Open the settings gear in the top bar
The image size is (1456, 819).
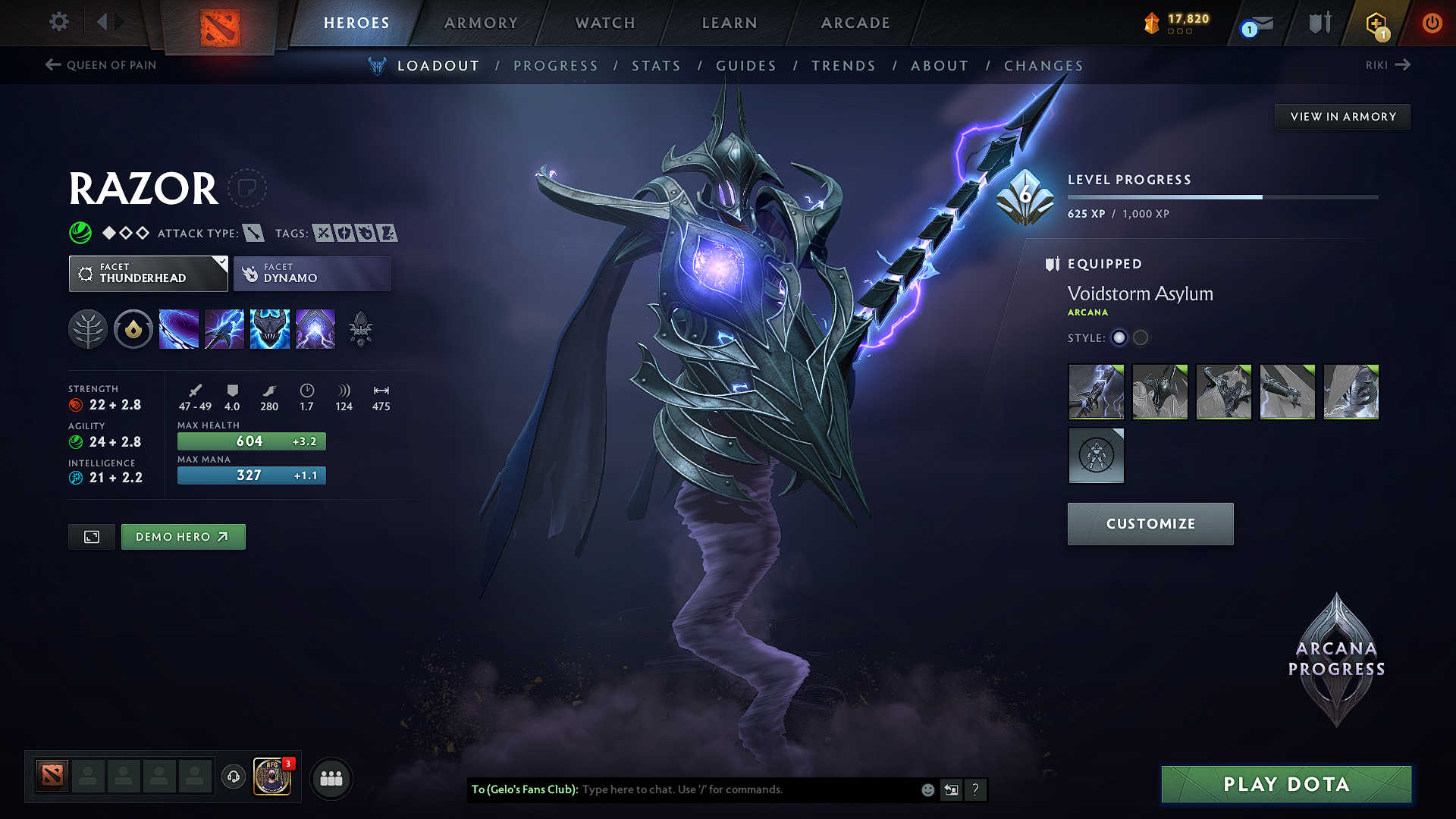tap(58, 22)
